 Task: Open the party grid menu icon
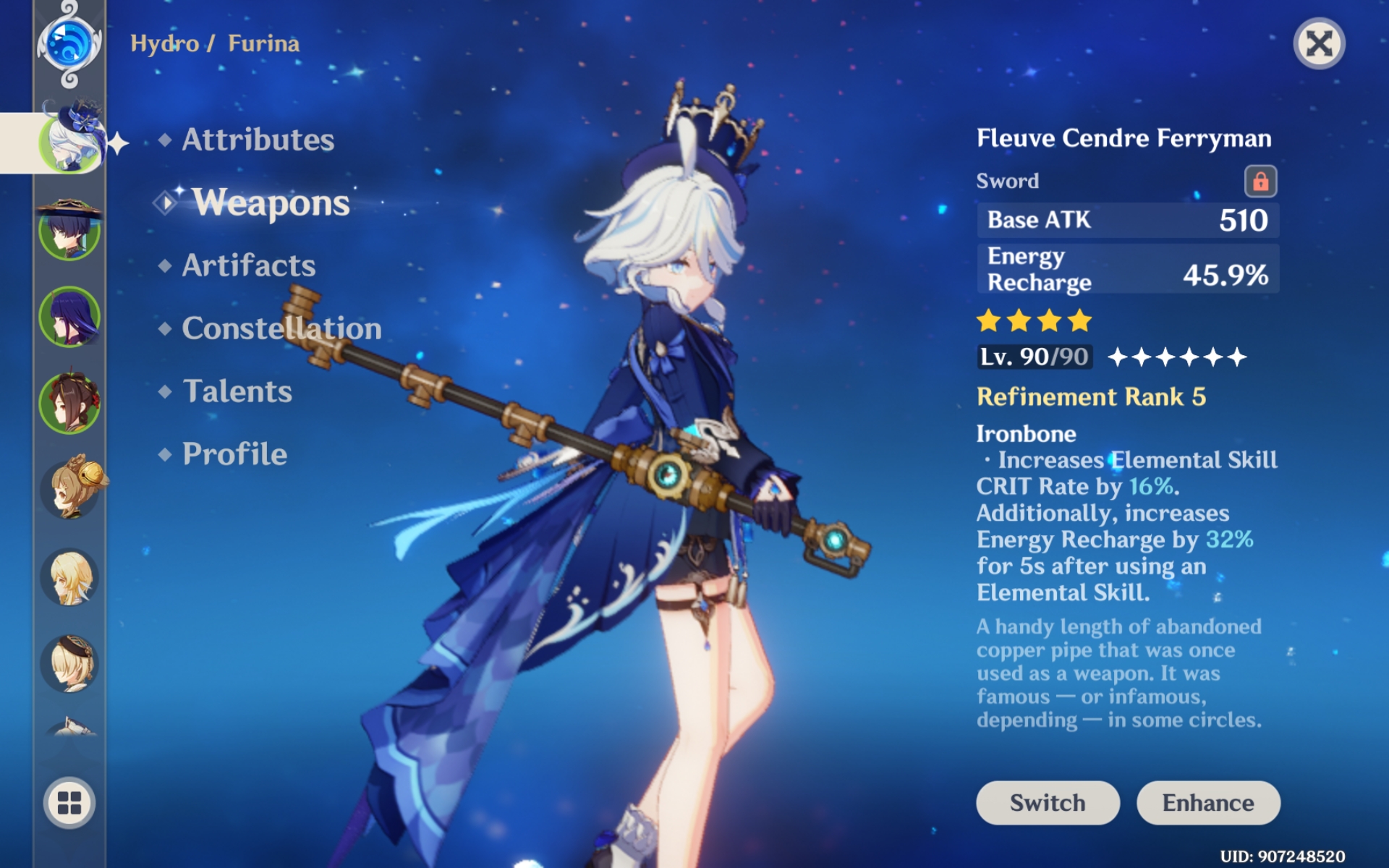69,803
